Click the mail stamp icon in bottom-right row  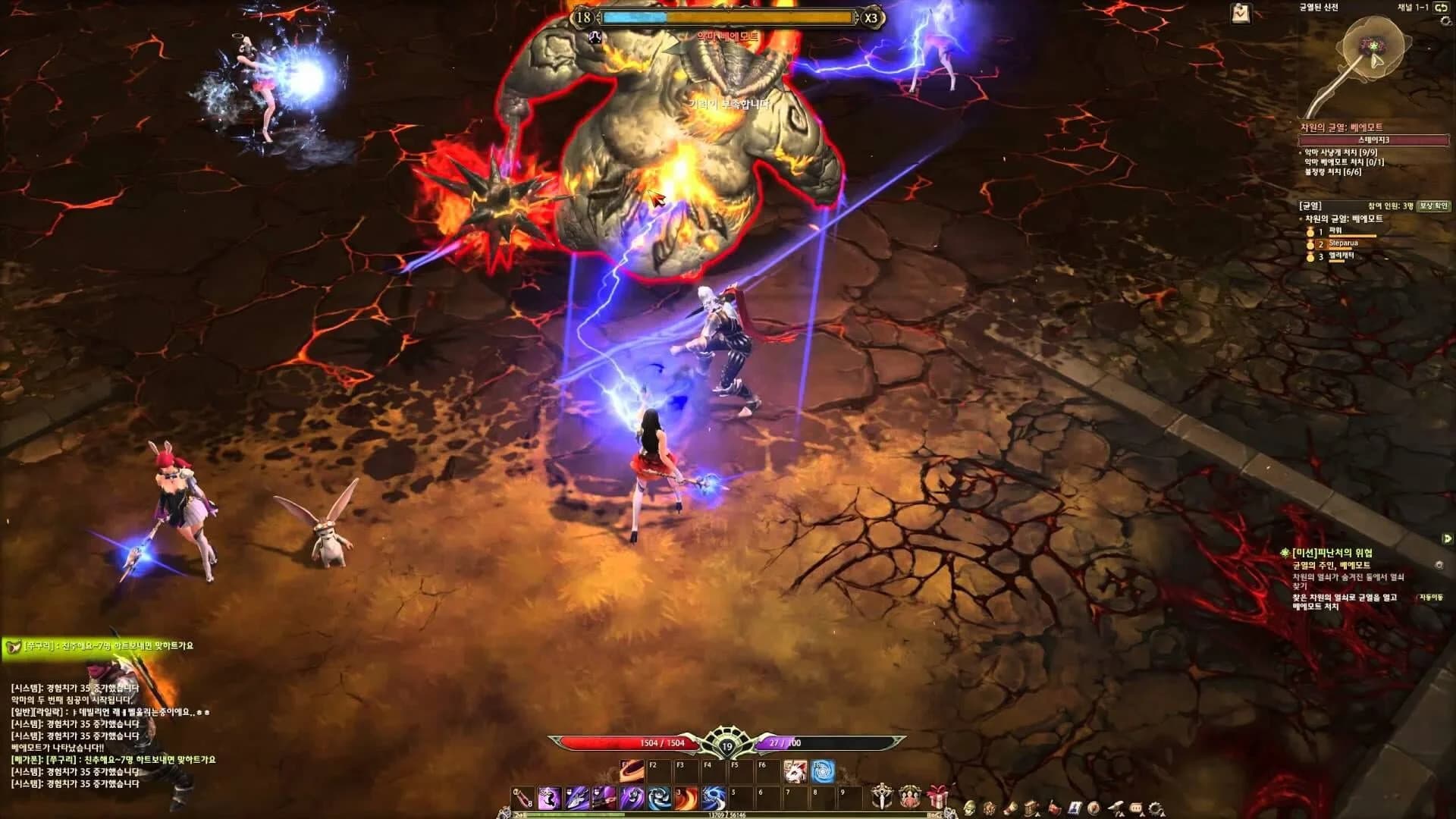coord(1075,808)
